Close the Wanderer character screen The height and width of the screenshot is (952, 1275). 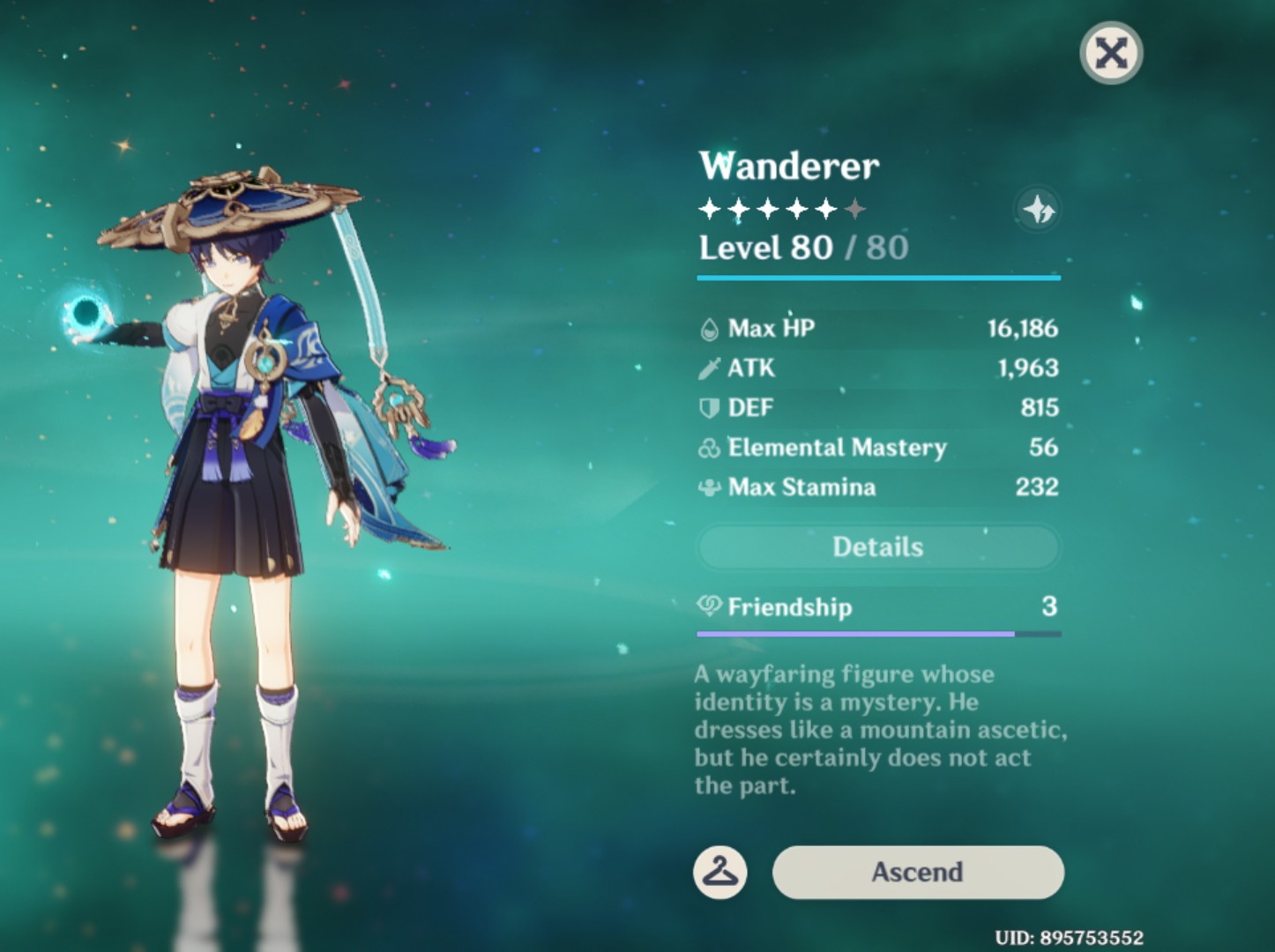point(1110,53)
